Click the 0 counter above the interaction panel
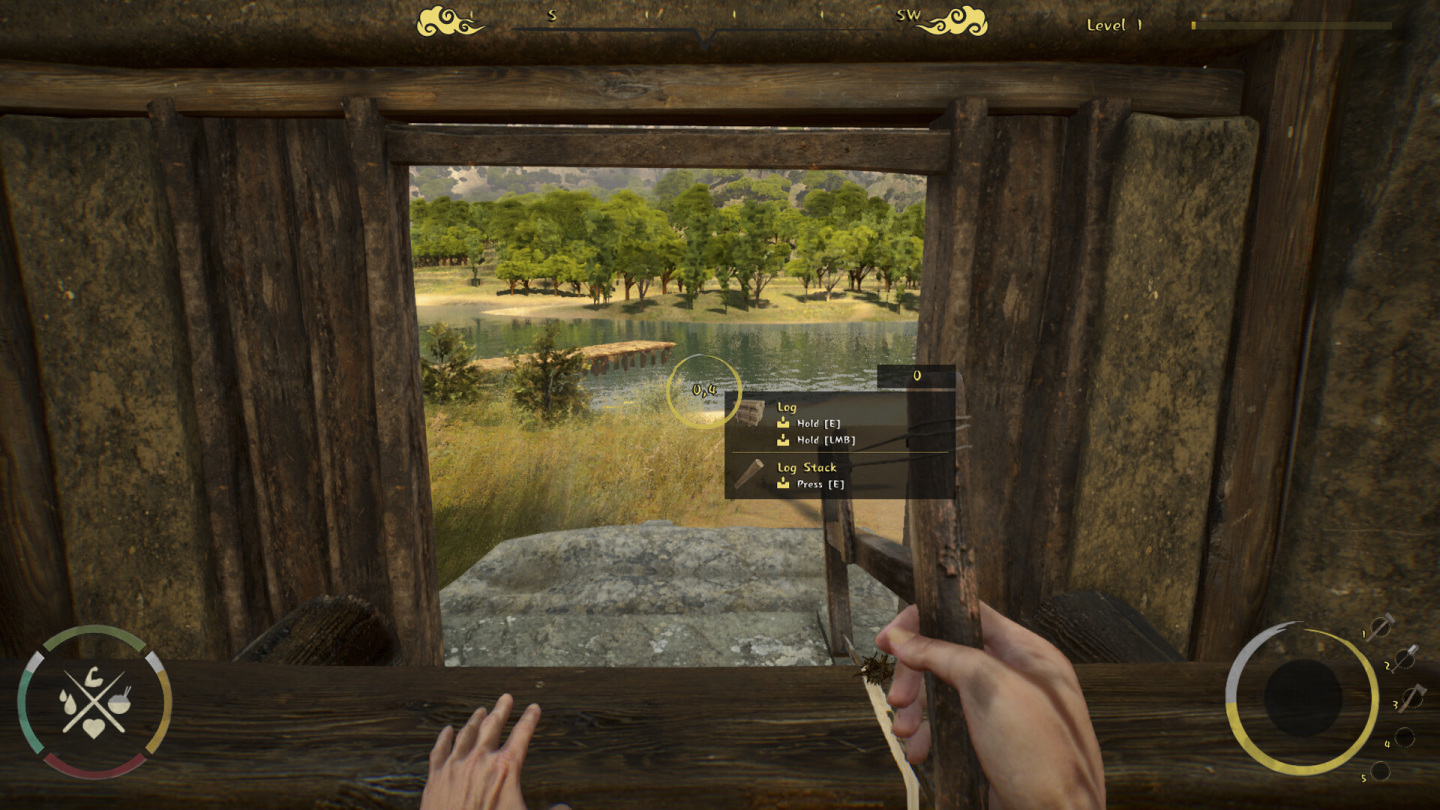 [917, 375]
